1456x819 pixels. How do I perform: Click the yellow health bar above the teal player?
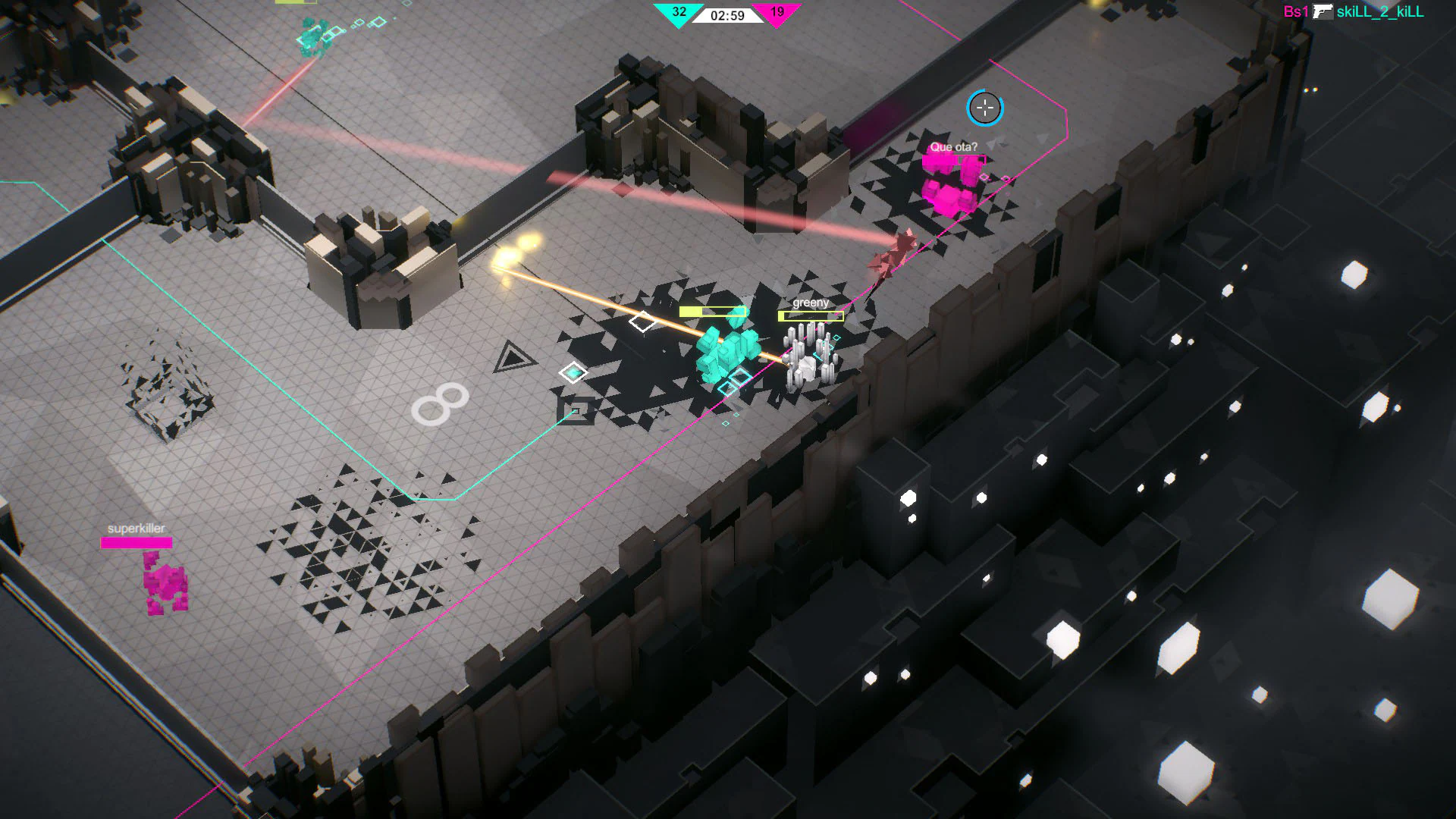point(711,310)
